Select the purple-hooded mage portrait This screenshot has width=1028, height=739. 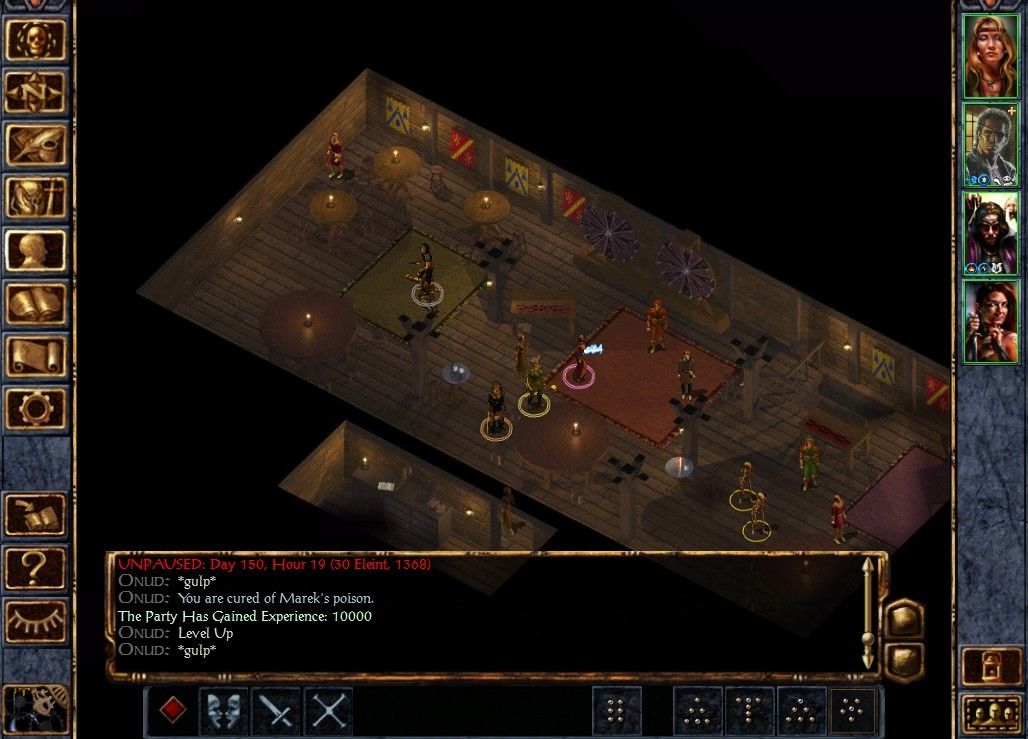click(990, 233)
